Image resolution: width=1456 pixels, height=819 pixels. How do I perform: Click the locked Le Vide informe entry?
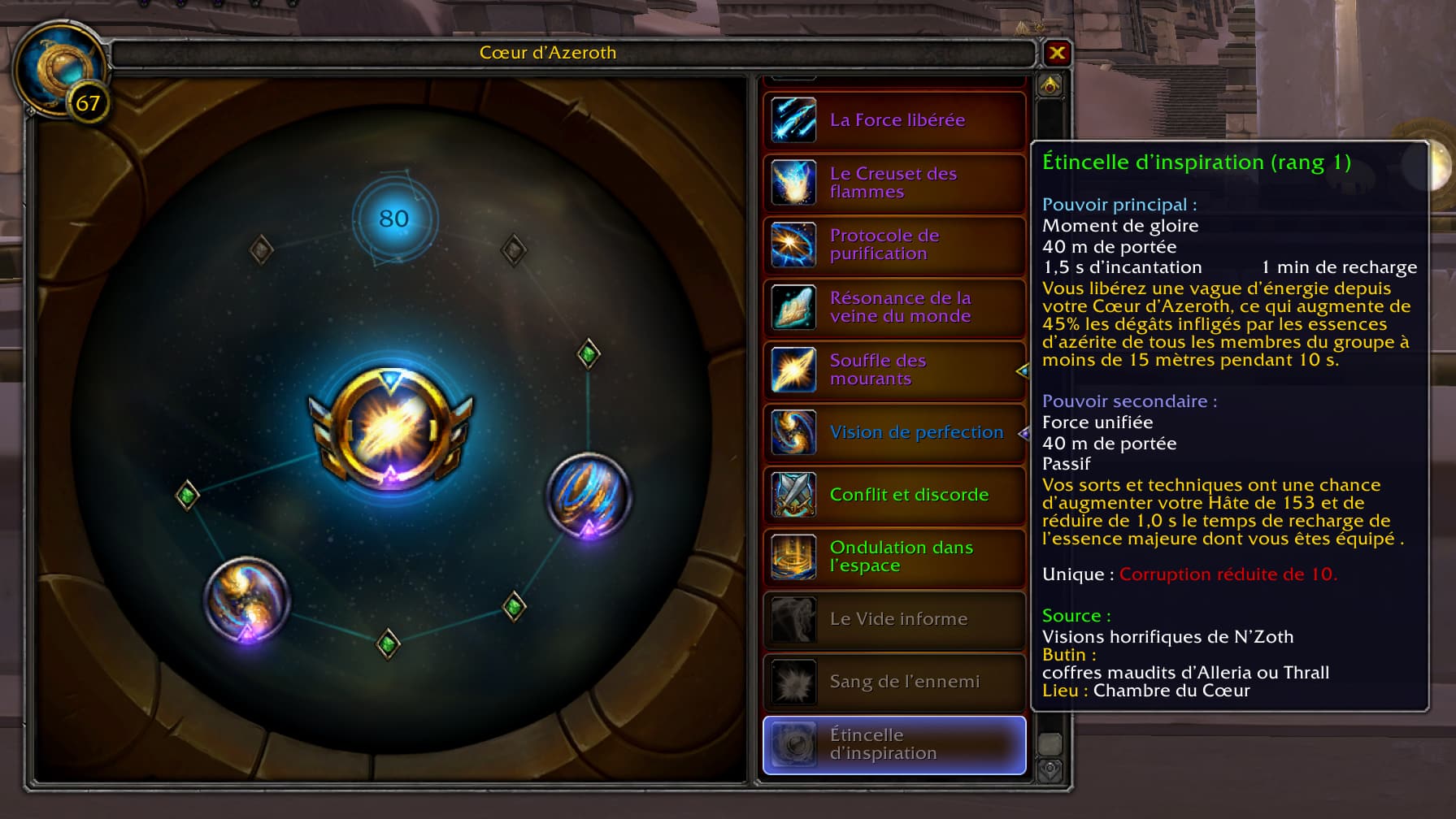(894, 619)
